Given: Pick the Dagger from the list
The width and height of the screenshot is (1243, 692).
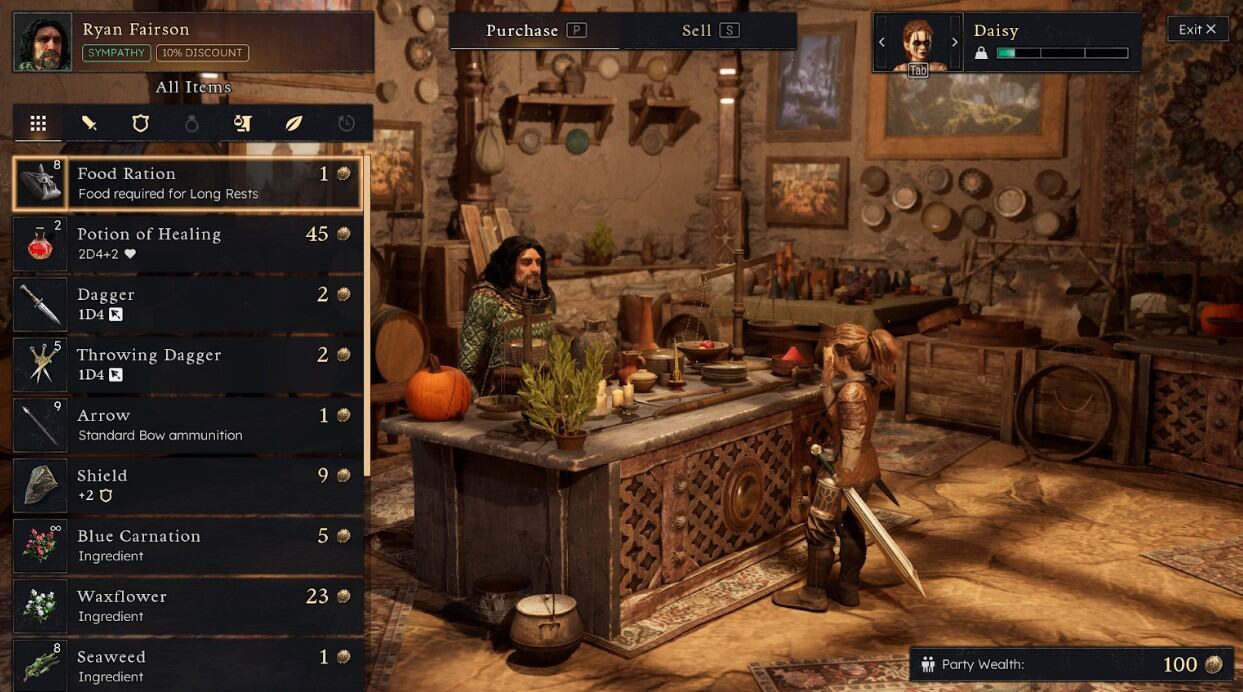Looking at the screenshot, I should pos(188,304).
